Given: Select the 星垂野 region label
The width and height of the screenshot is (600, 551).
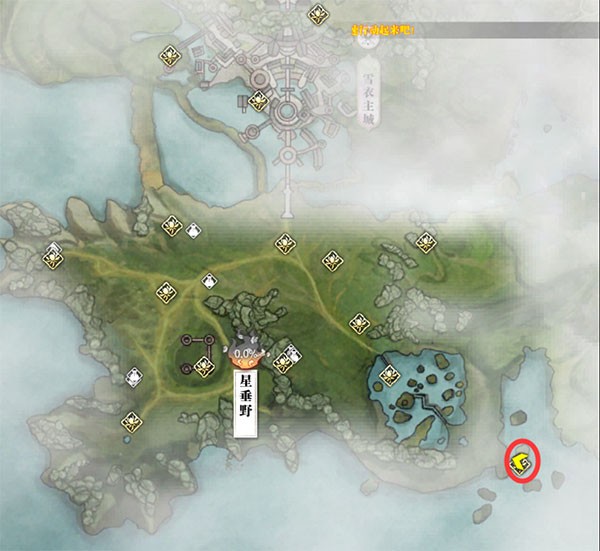Looking at the screenshot, I should tap(245, 404).
